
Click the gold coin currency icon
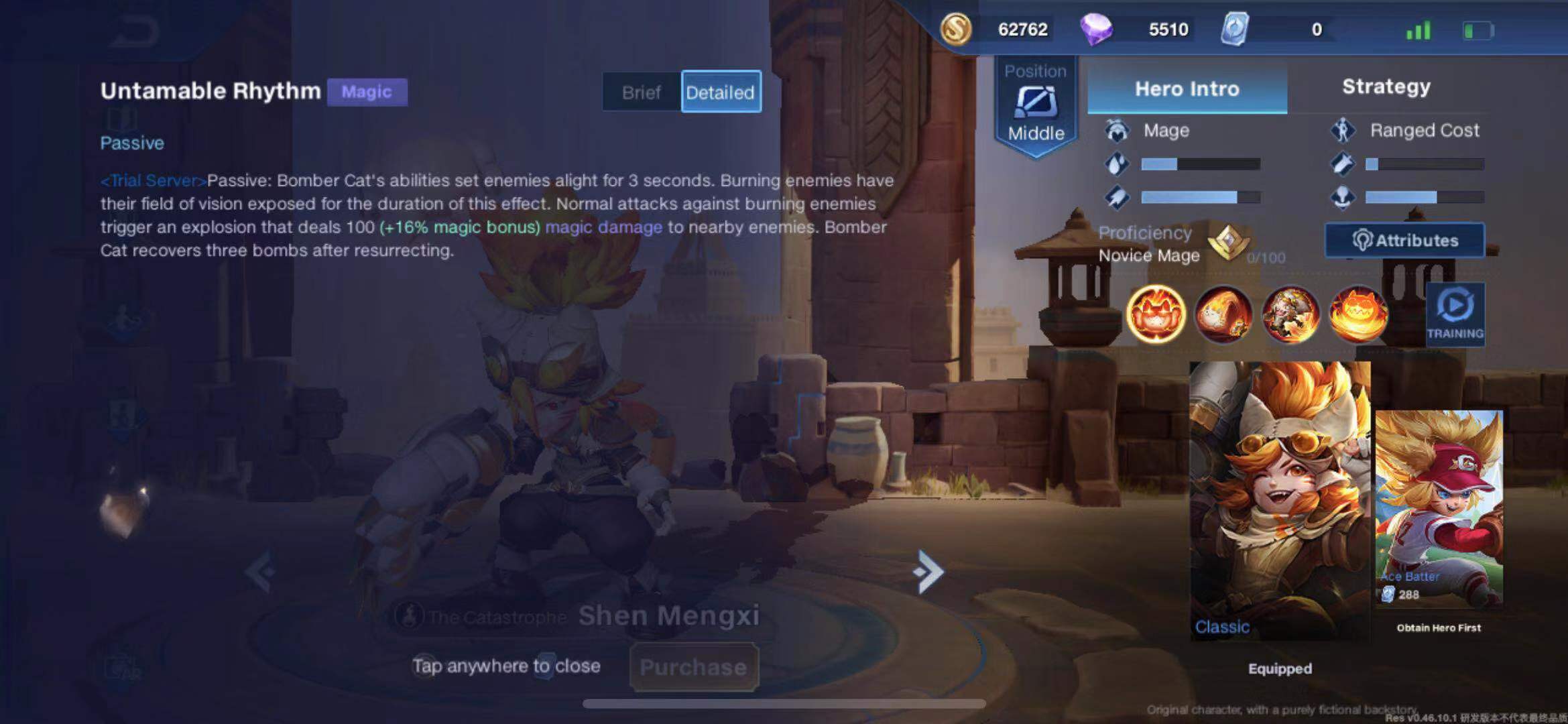click(956, 29)
